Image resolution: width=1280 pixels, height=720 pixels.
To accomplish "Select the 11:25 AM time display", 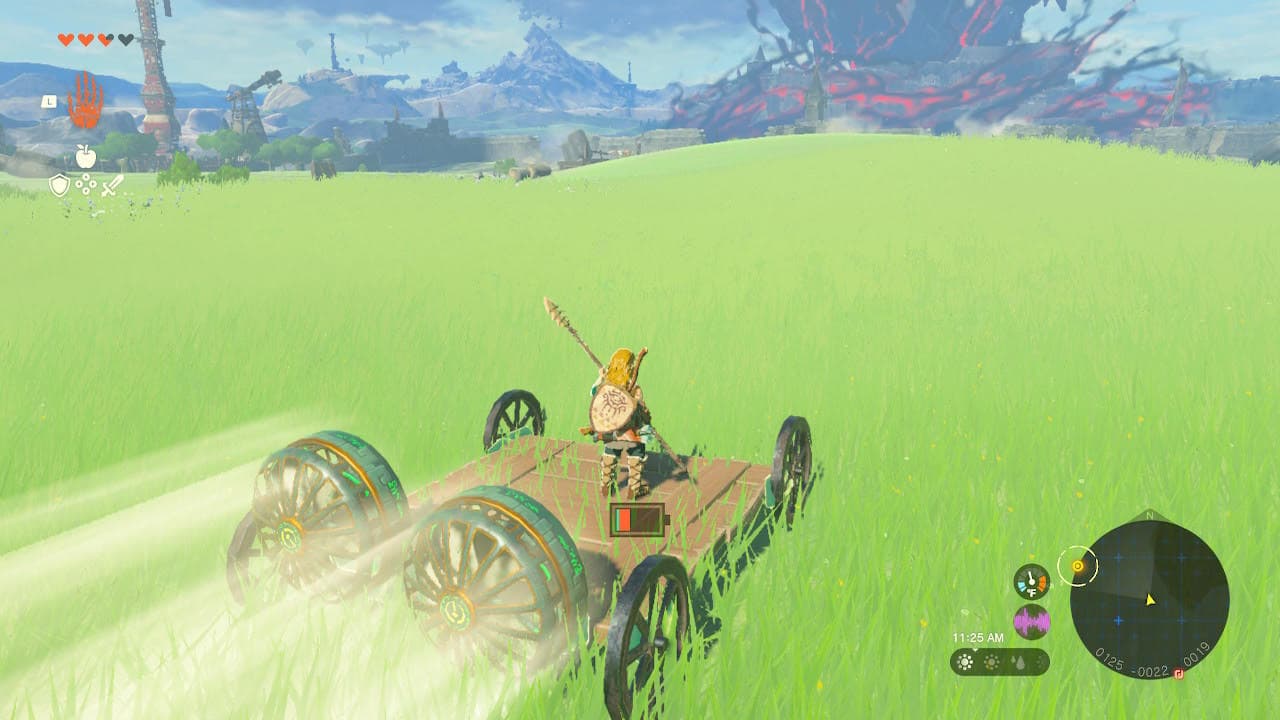I will tap(978, 637).
